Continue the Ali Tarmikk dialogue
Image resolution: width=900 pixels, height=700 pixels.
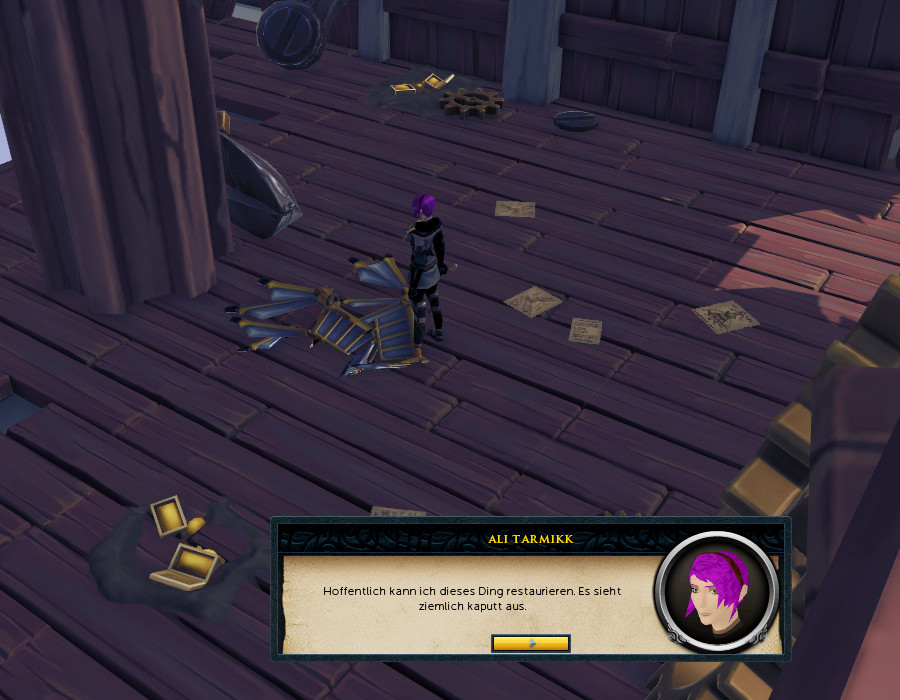(530, 643)
